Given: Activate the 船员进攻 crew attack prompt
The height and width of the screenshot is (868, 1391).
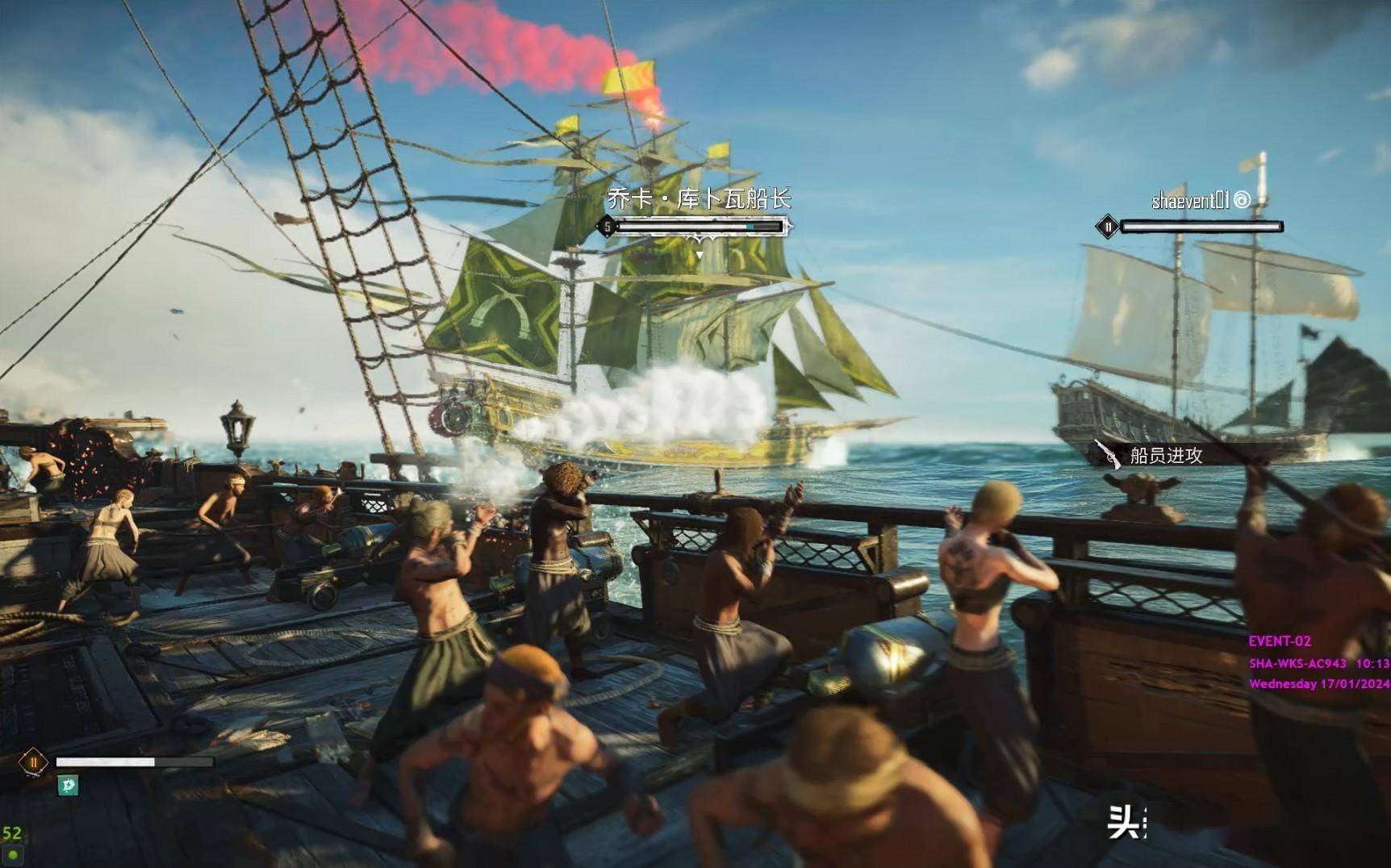Looking at the screenshot, I should pos(1165,456).
